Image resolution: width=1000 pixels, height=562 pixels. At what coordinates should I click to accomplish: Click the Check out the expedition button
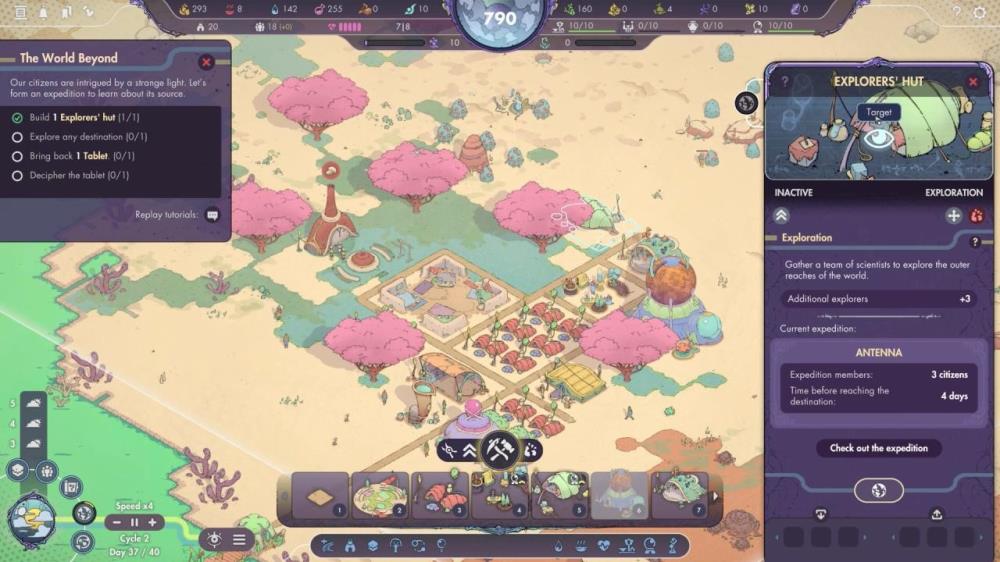click(x=879, y=448)
